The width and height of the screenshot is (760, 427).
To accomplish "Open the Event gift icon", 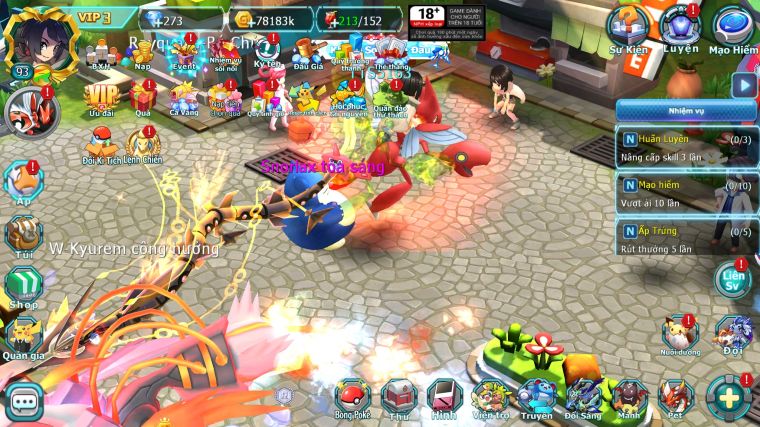I will pyautogui.click(x=184, y=53).
